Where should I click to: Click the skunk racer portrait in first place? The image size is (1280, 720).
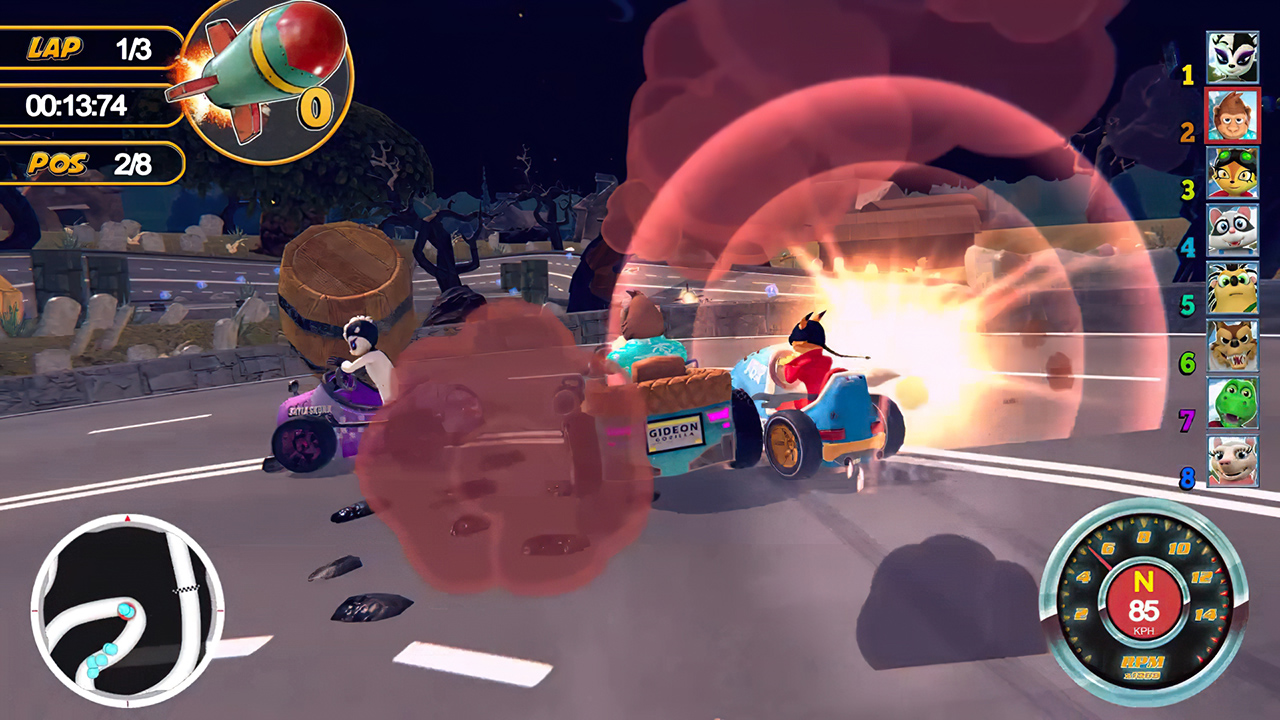[x=1233, y=55]
